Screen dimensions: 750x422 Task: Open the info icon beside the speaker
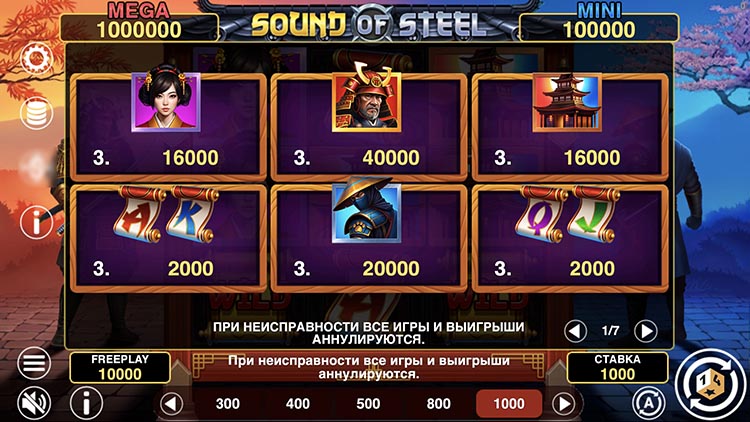tap(86, 403)
